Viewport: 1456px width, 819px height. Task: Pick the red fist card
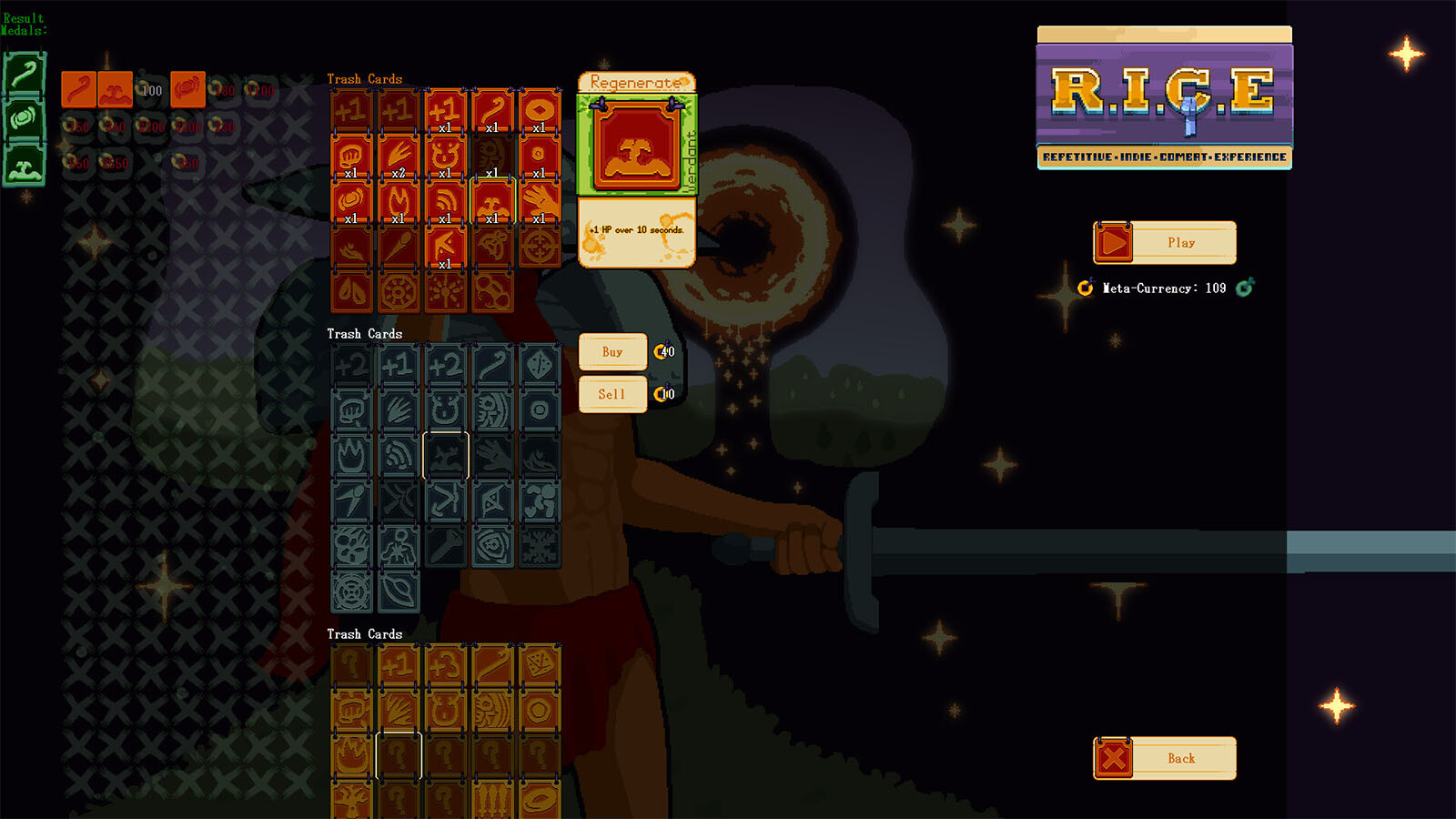pos(351,157)
